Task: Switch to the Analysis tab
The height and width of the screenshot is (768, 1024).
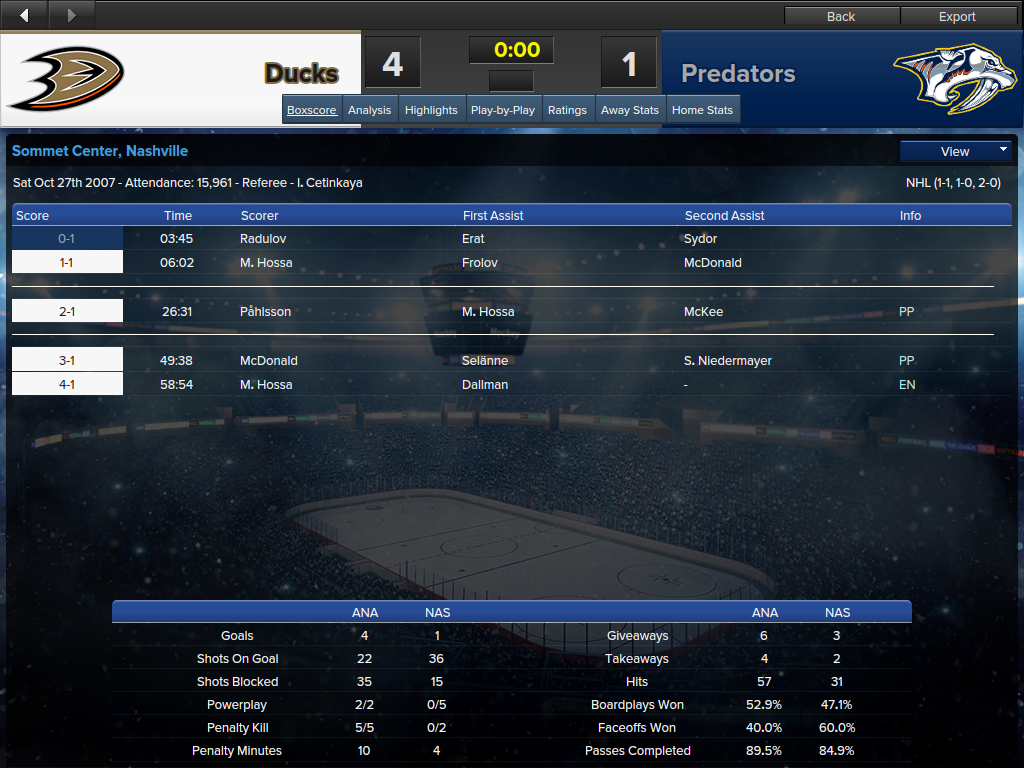Action: (370, 110)
